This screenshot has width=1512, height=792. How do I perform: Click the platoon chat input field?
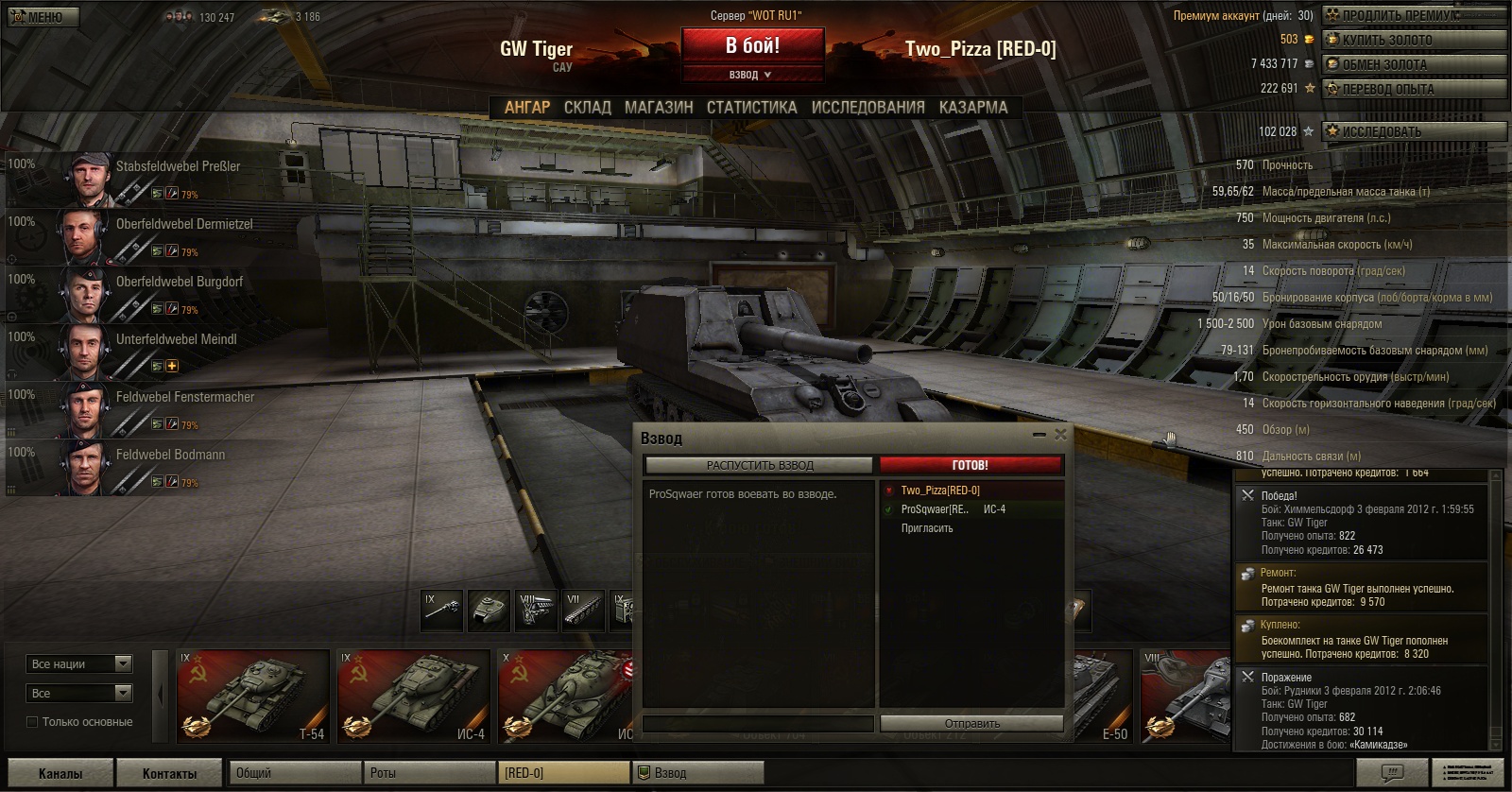click(758, 723)
